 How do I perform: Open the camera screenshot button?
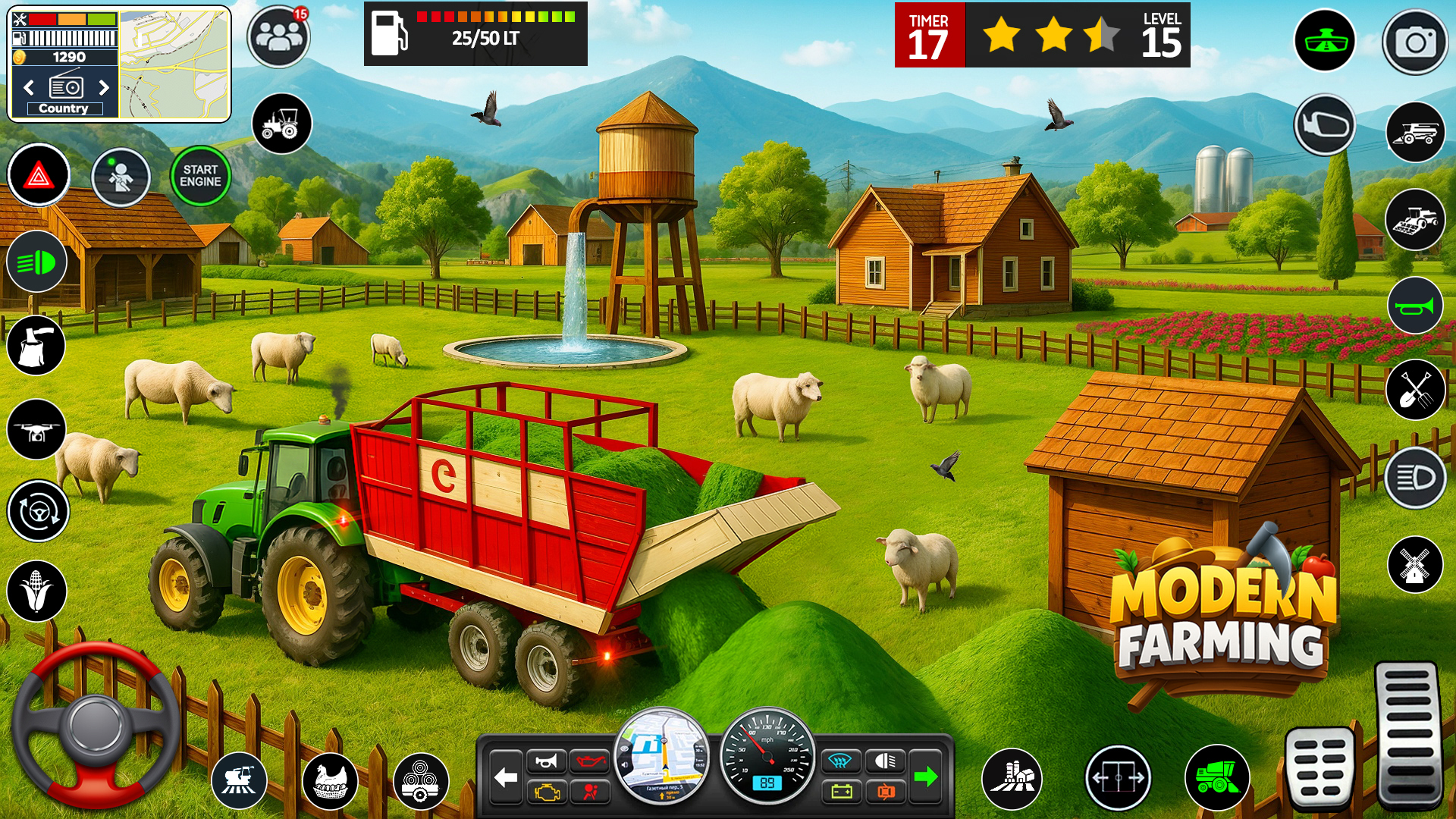[x=1415, y=42]
